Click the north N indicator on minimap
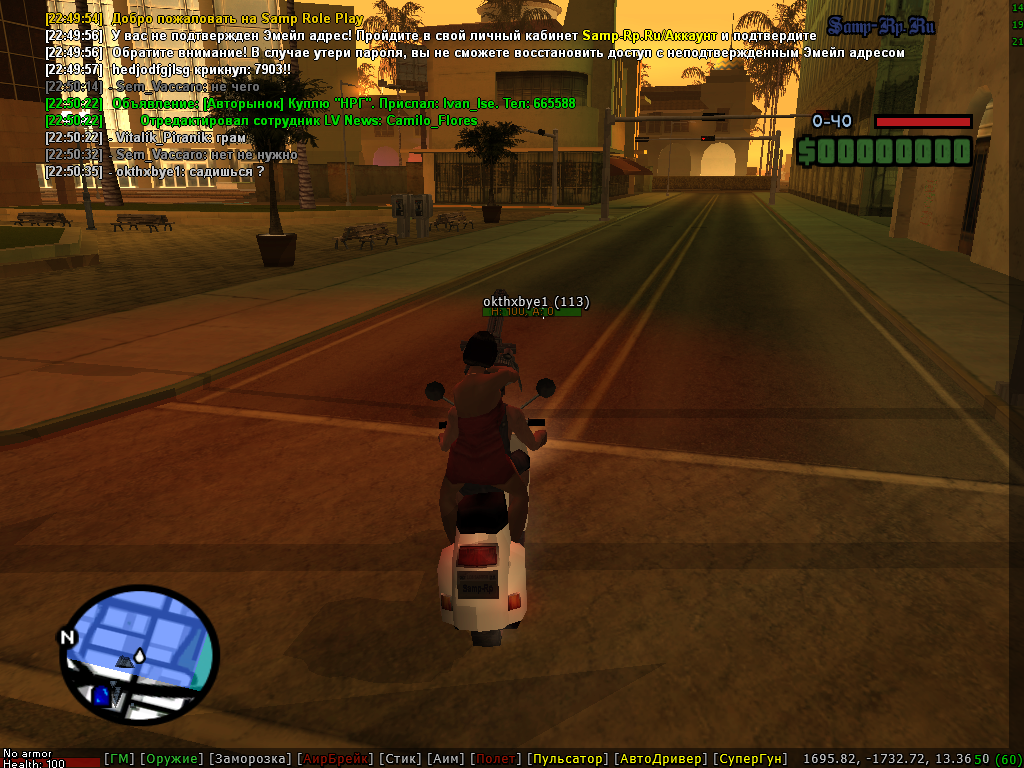This screenshot has width=1024, height=768. 67,637
